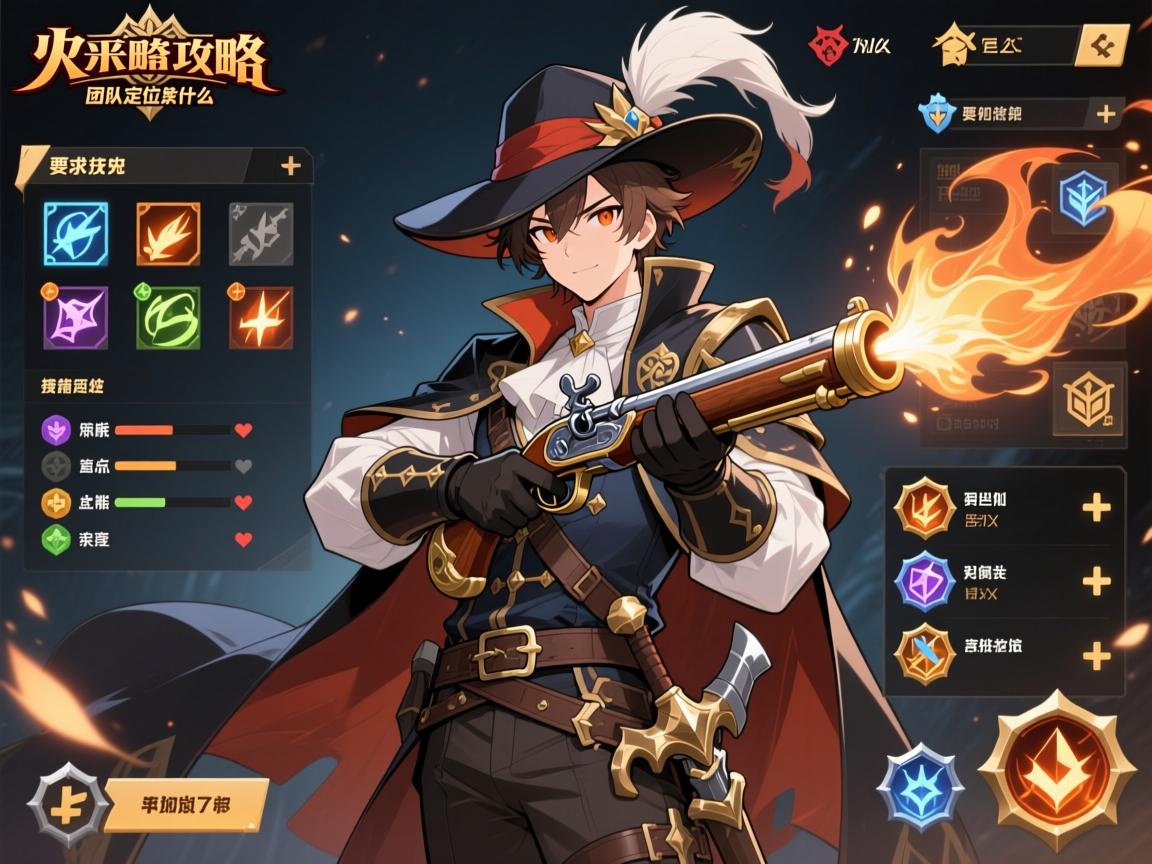Add the gold crossed-sword emblem entry

click(x=1097, y=656)
